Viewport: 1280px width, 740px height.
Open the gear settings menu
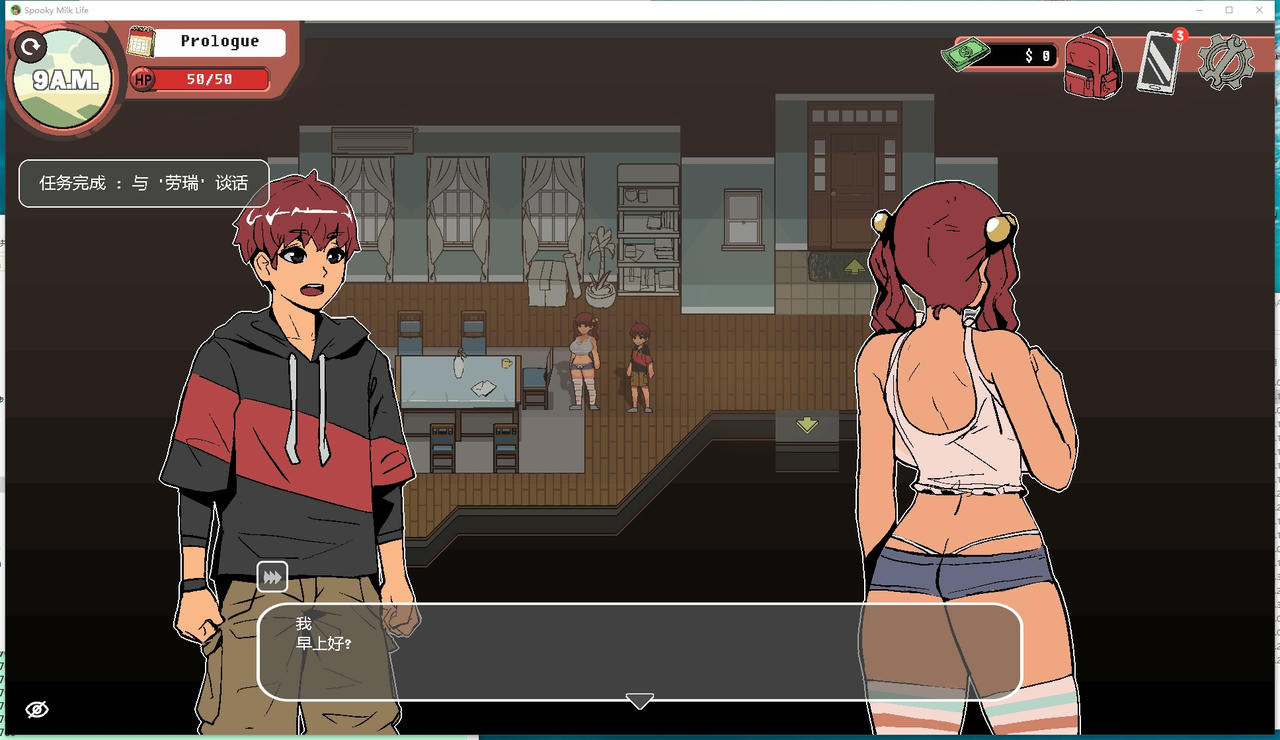pyautogui.click(x=1226, y=62)
